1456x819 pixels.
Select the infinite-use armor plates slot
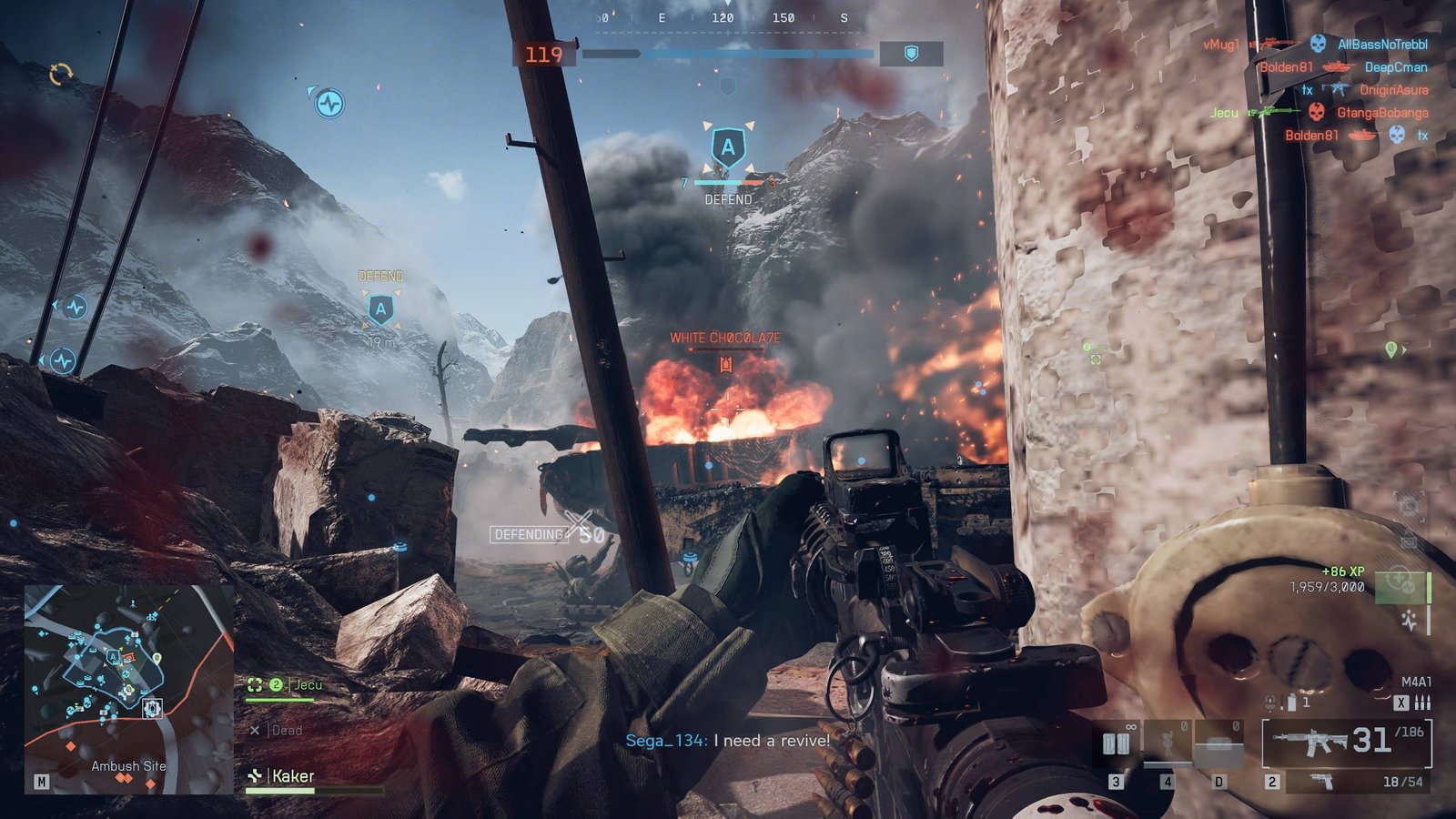pyautogui.click(x=1117, y=743)
